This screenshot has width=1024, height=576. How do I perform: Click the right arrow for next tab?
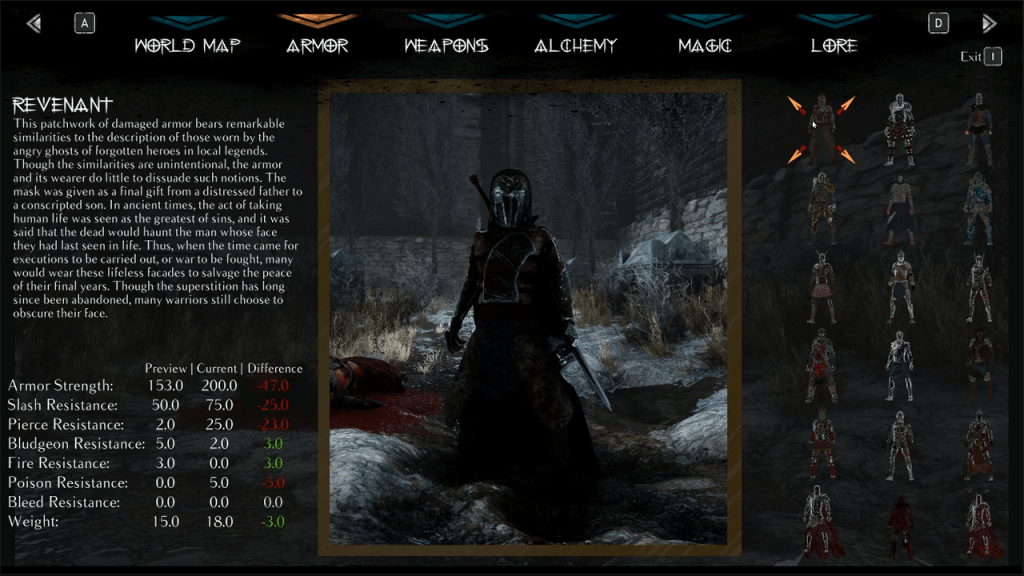(x=989, y=23)
